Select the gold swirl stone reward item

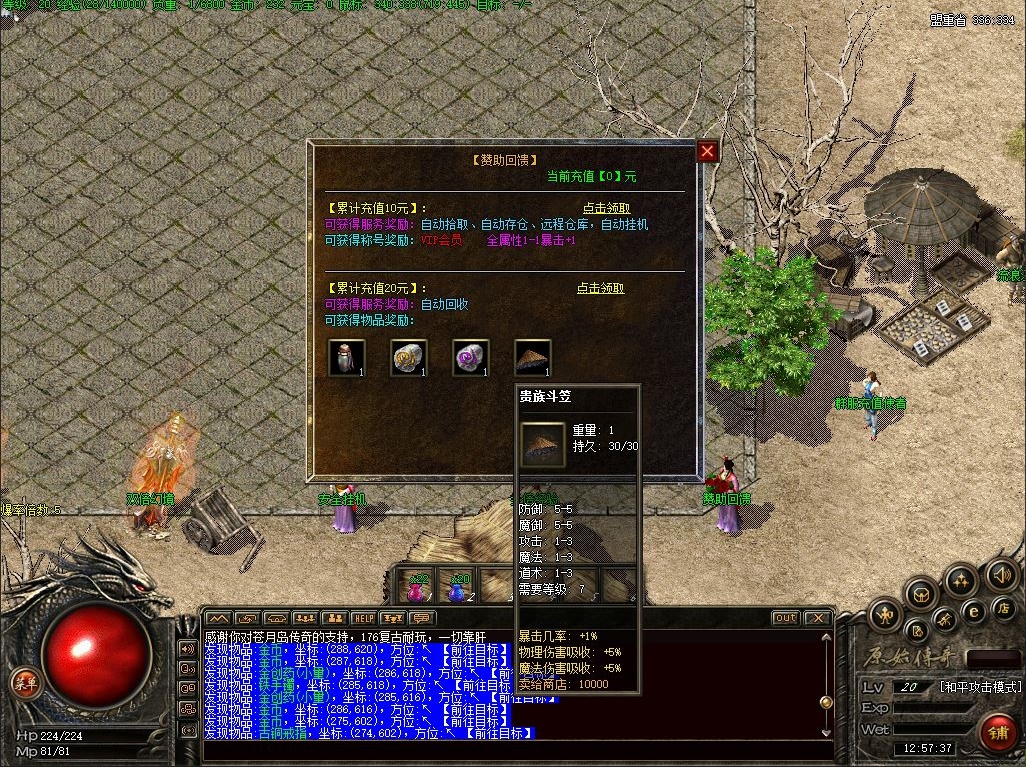pyautogui.click(x=408, y=358)
